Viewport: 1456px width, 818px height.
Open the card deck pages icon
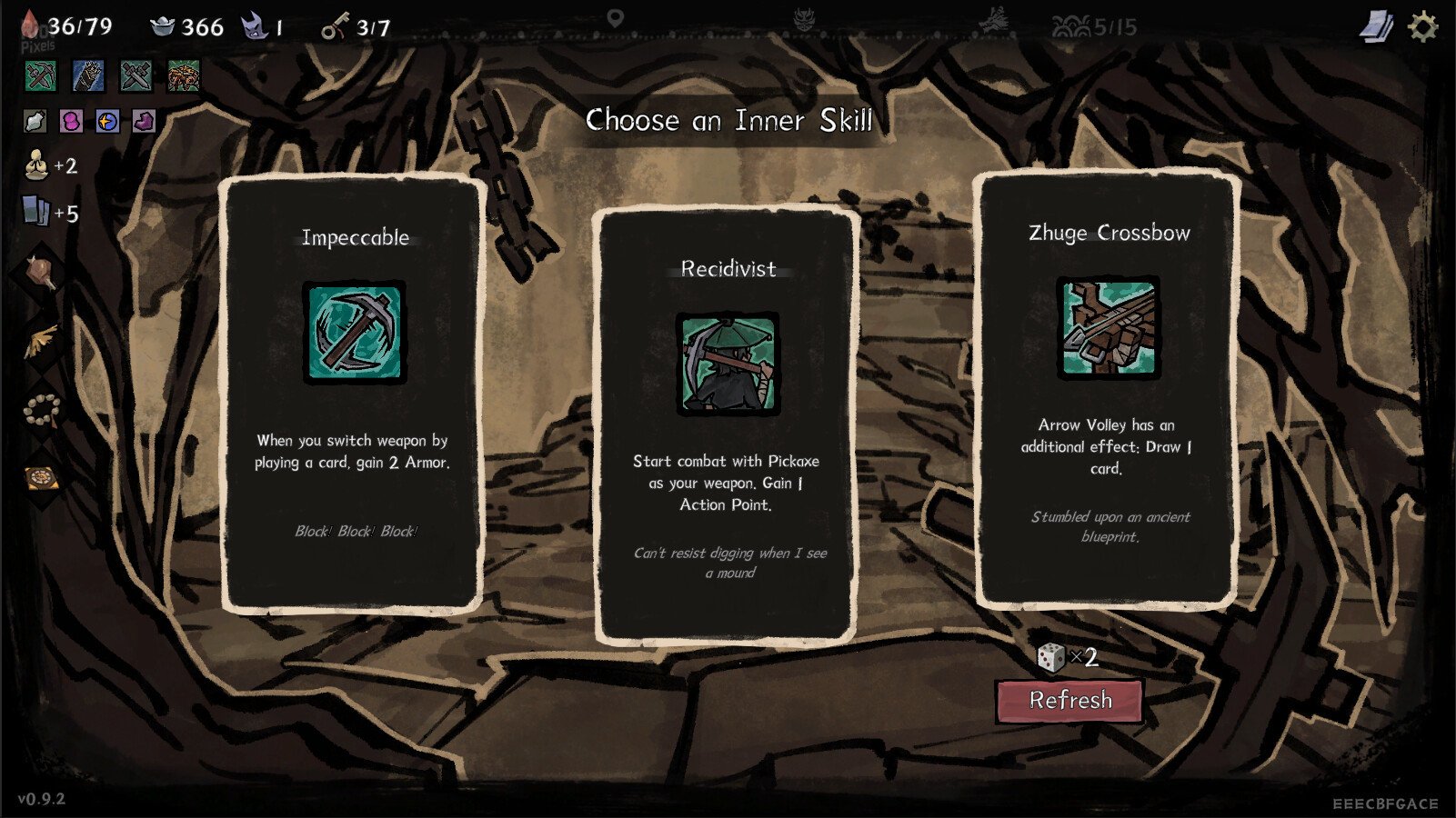(1375, 27)
